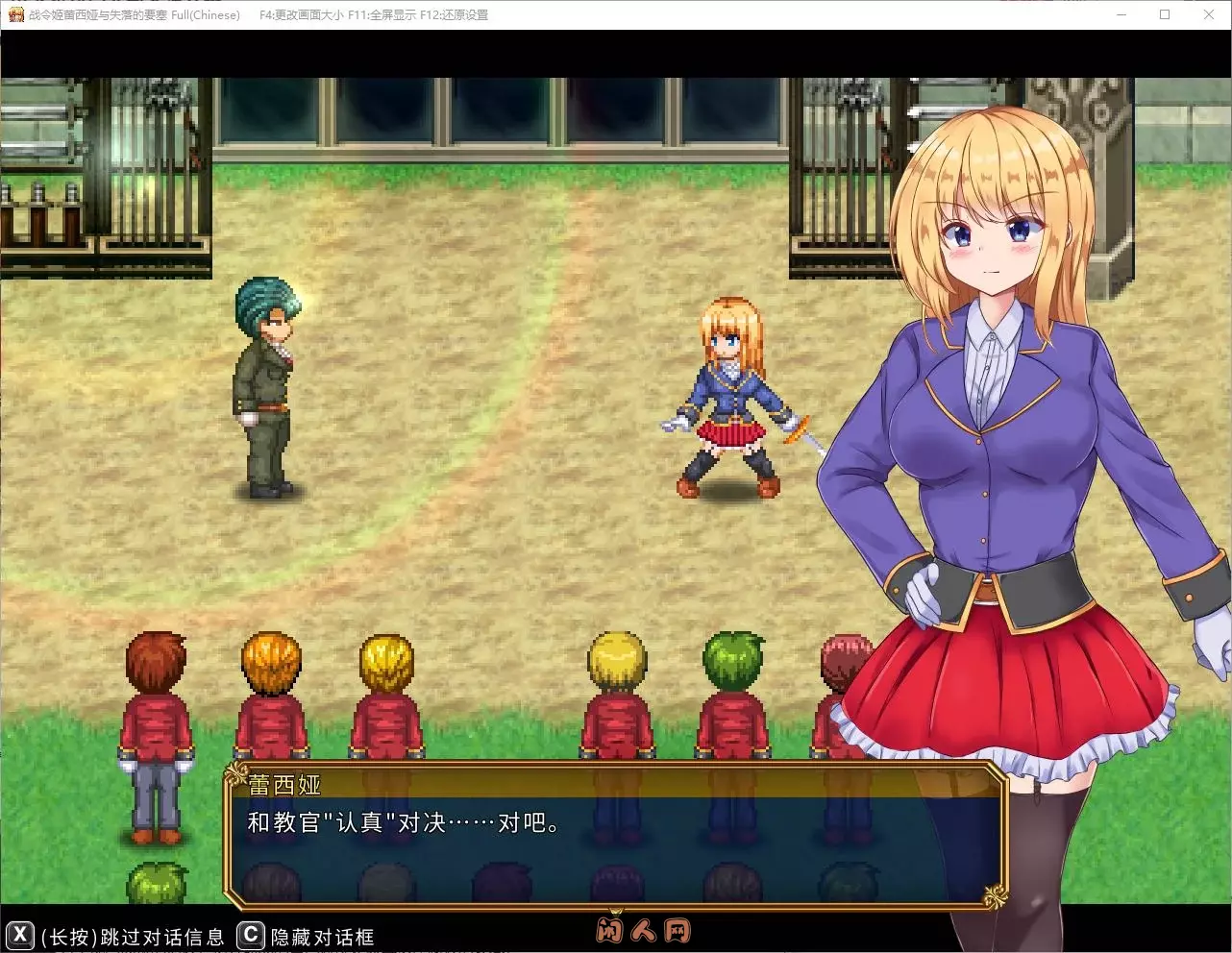Screen dimensions: 1232x953
Task: Click the 闪人网 watermark logo
Action: pyautogui.click(x=642, y=929)
